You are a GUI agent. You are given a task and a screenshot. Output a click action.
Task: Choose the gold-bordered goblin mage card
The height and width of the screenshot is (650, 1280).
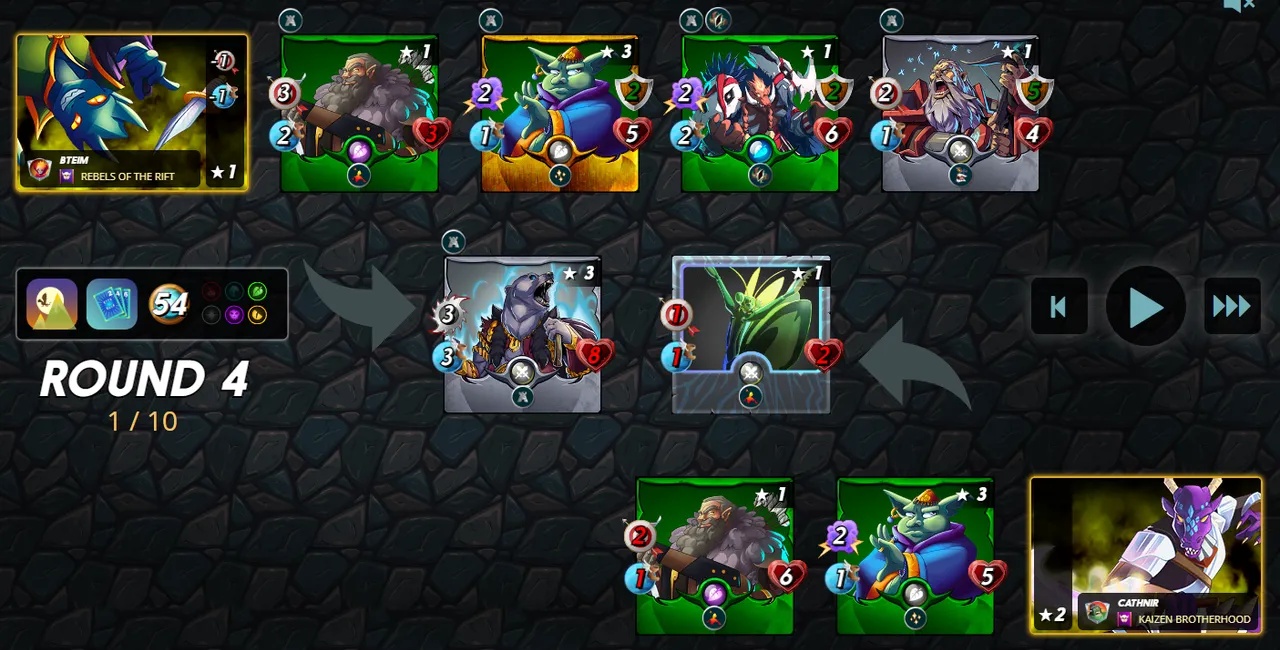[x=560, y=113]
